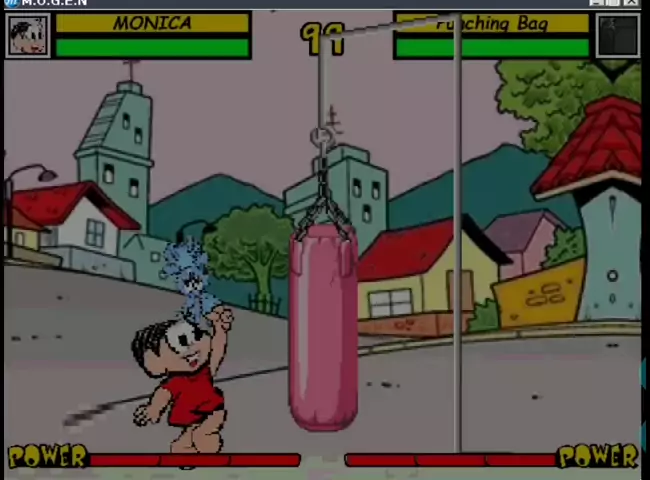Close the M.U.G.E.N window
650x480 pixels.
pos(632,3)
